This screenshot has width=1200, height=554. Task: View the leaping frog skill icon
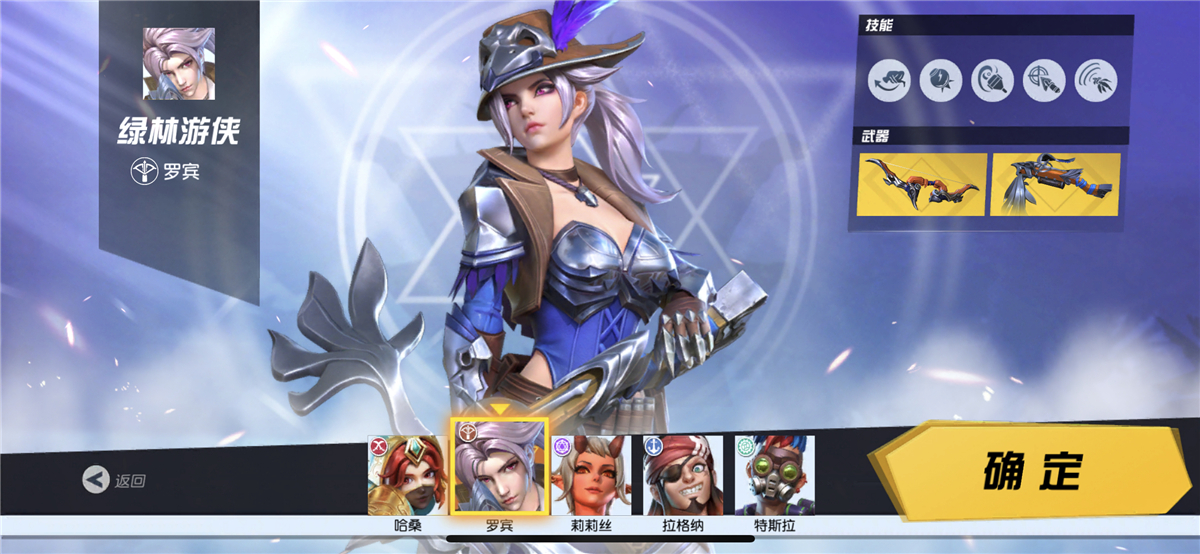point(889,80)
